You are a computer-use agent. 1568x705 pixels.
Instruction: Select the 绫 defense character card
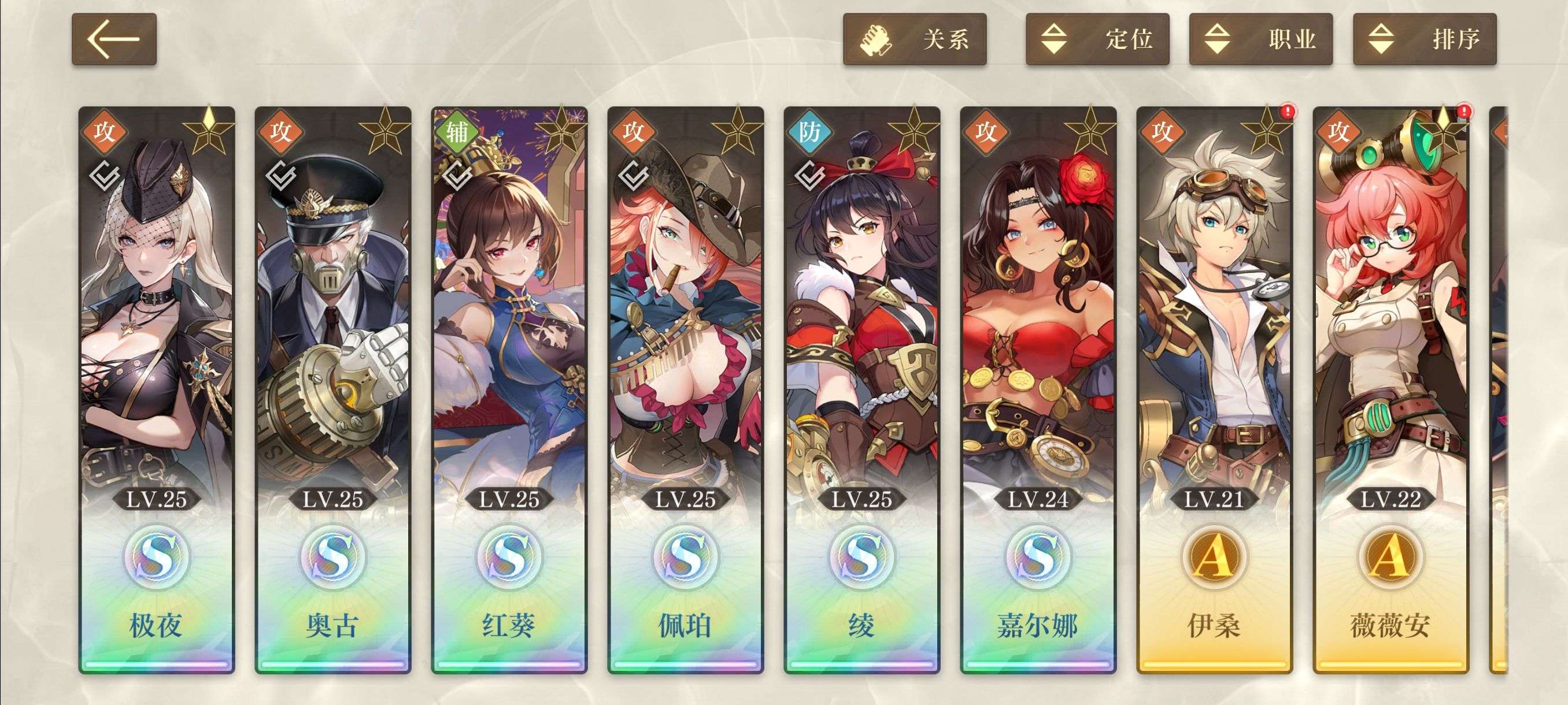tap(861, 389)
